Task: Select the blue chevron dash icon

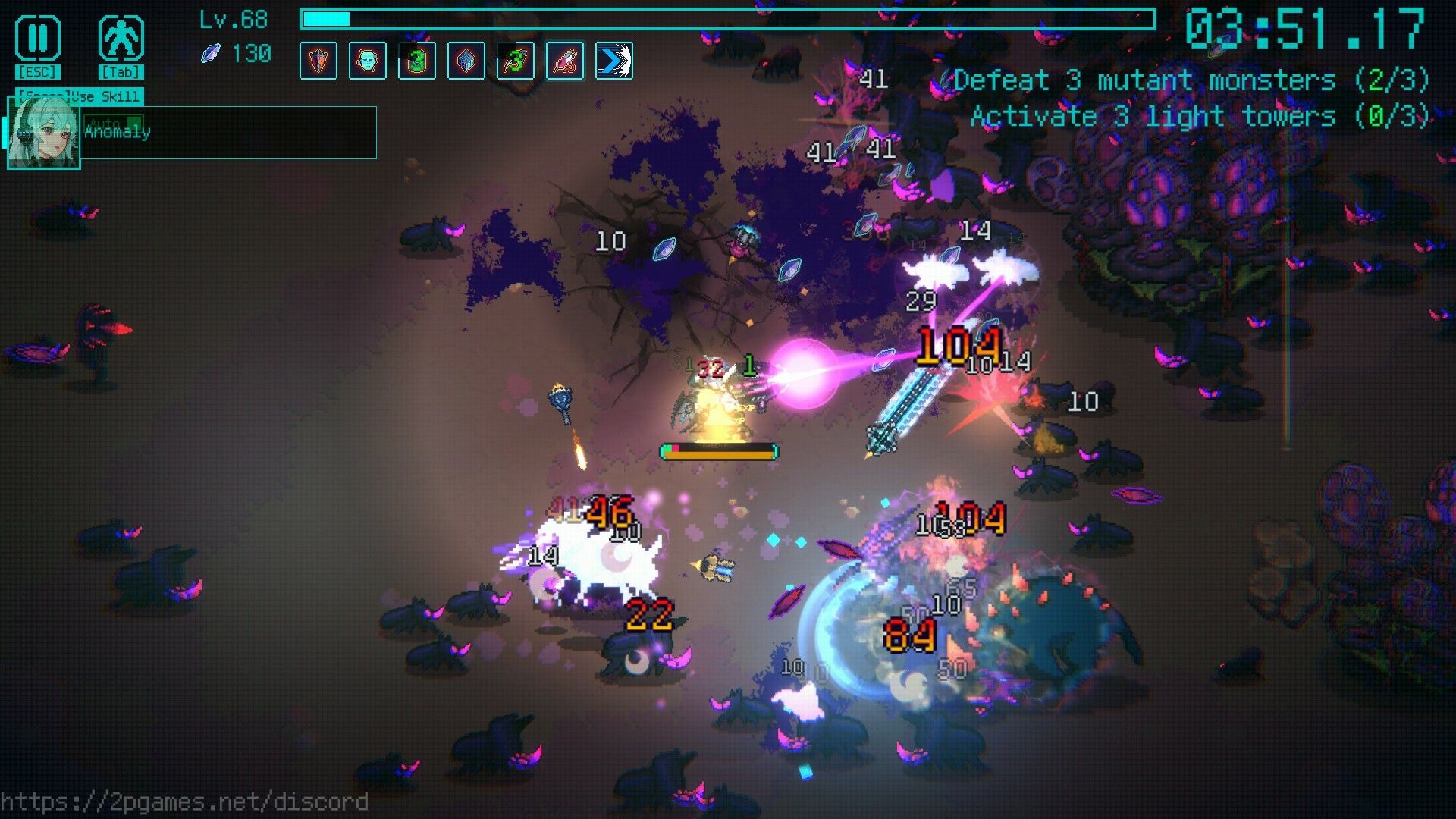Action: [x=614, y=61]
